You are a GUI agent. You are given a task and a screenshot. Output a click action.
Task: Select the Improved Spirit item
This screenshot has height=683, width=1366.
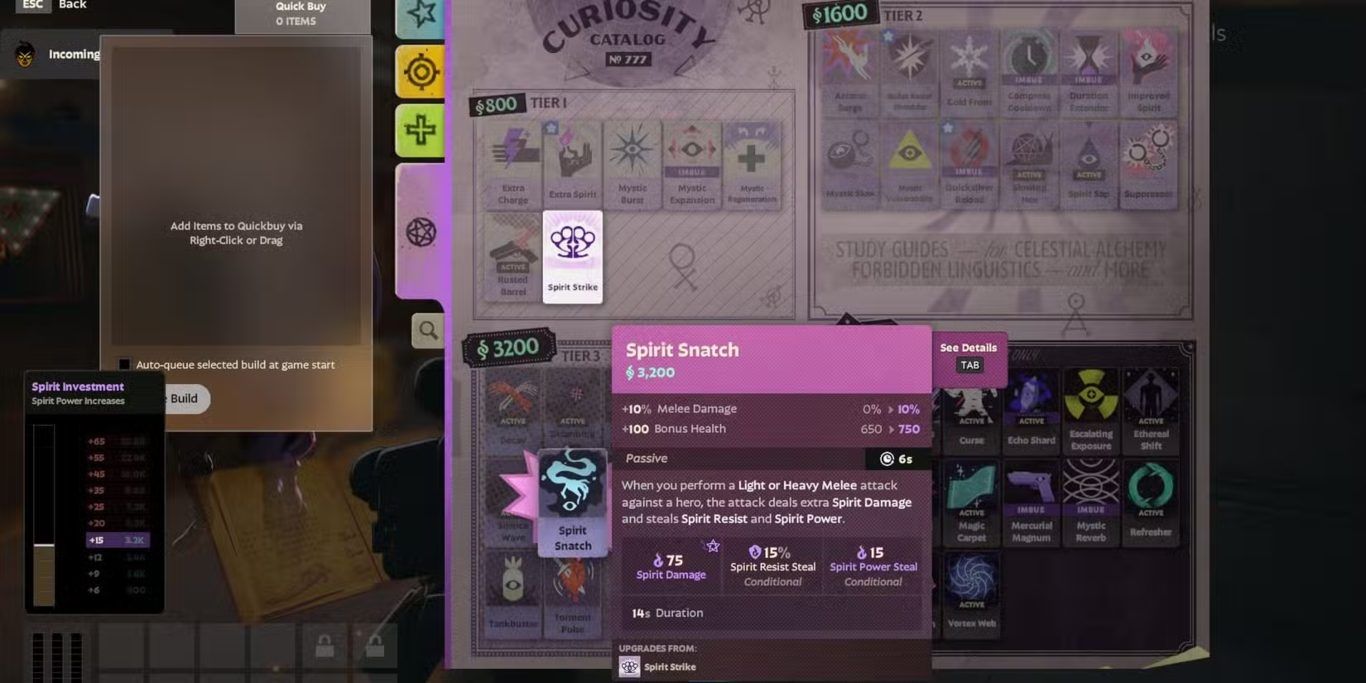pyautogui.click(x=1148, y=70)
